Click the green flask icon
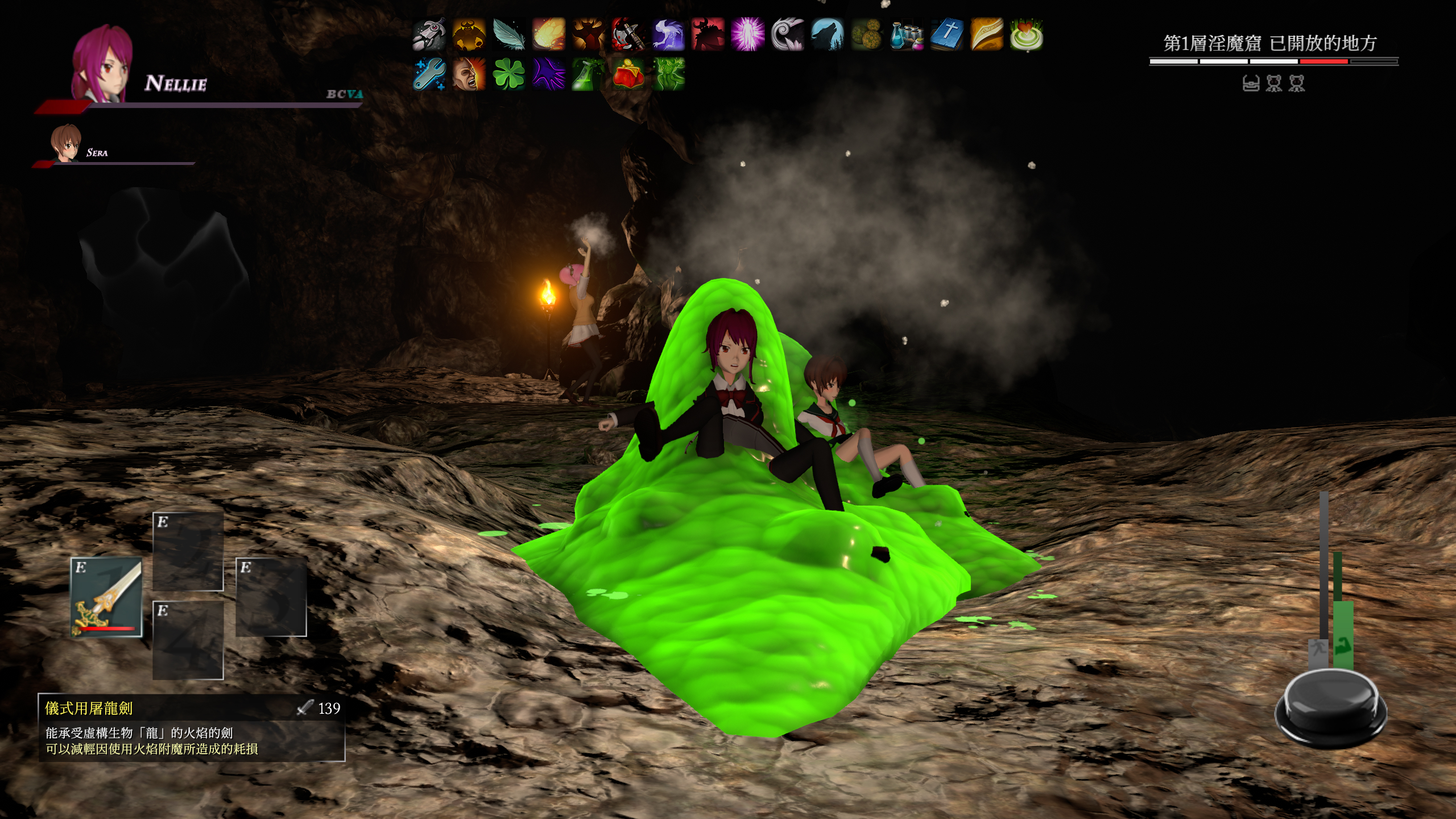 coord(588,74)
